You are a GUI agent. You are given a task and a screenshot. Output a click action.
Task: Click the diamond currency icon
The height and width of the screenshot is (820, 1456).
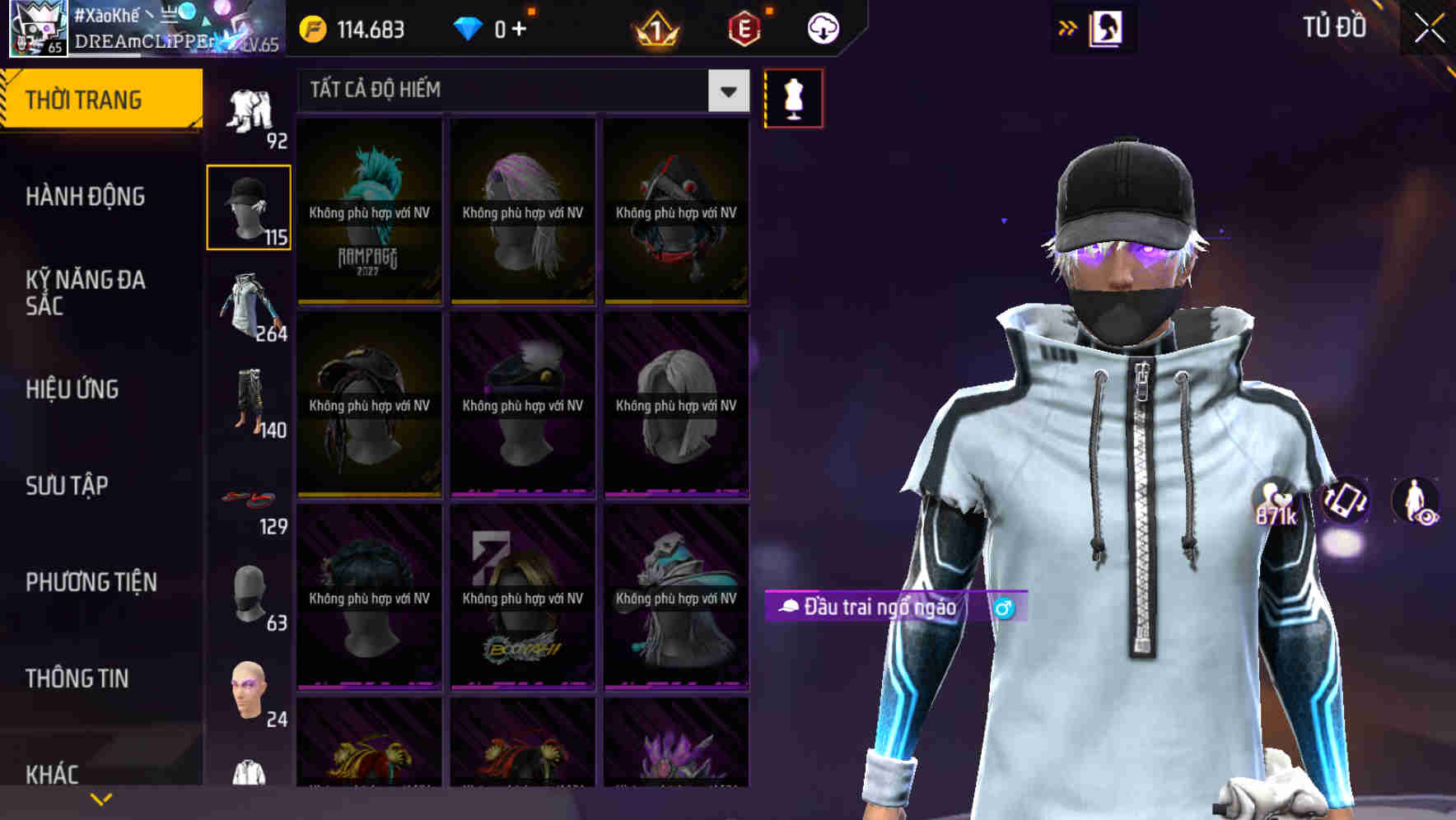pos(469,27)
